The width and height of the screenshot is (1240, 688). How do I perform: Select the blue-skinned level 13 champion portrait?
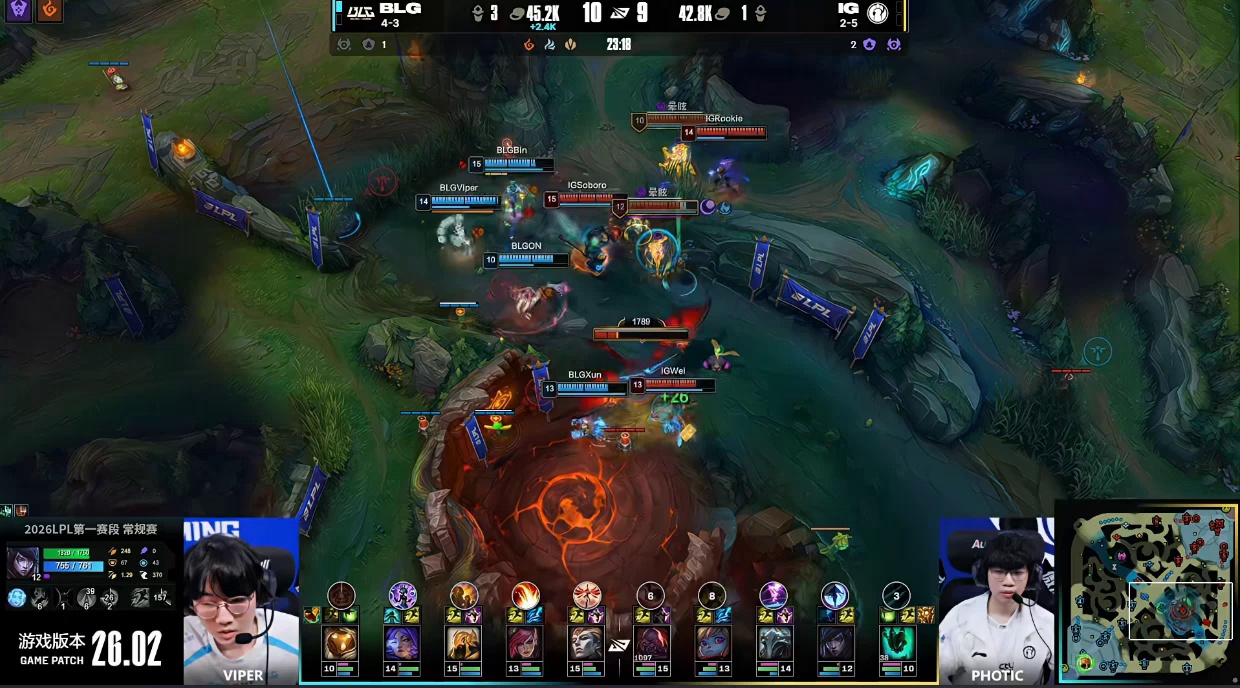pyautogui.click(x=712, y=642)
